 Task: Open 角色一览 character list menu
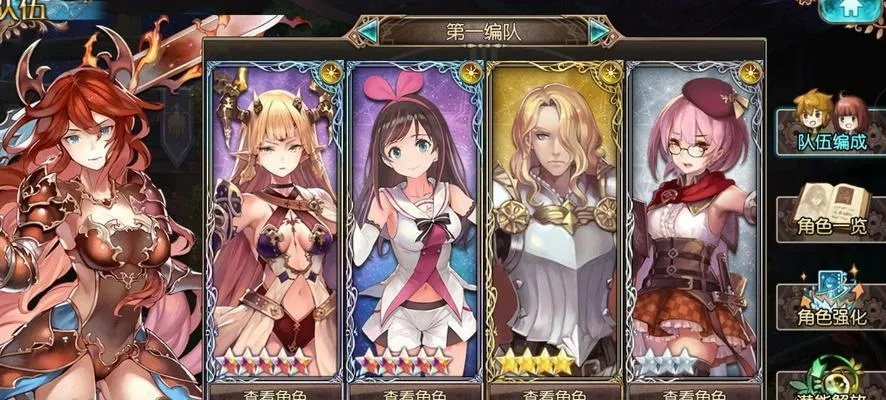click(x=832, y=213)
